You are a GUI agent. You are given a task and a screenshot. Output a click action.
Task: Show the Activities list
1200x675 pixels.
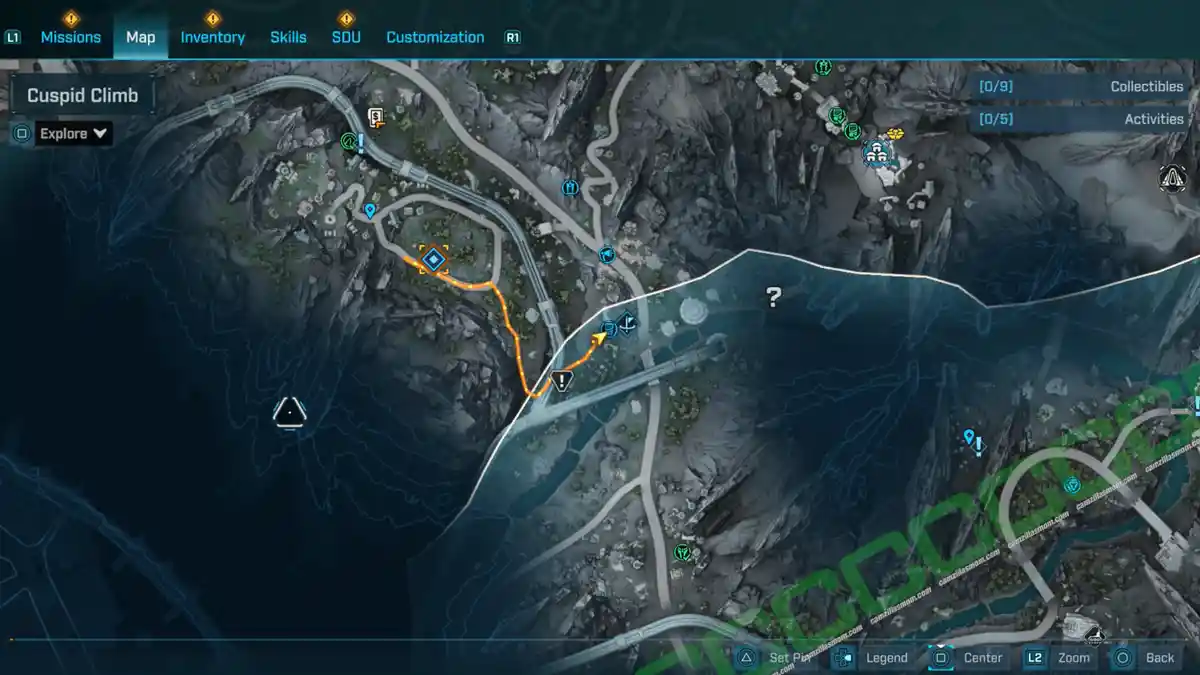pos(1081,119)
